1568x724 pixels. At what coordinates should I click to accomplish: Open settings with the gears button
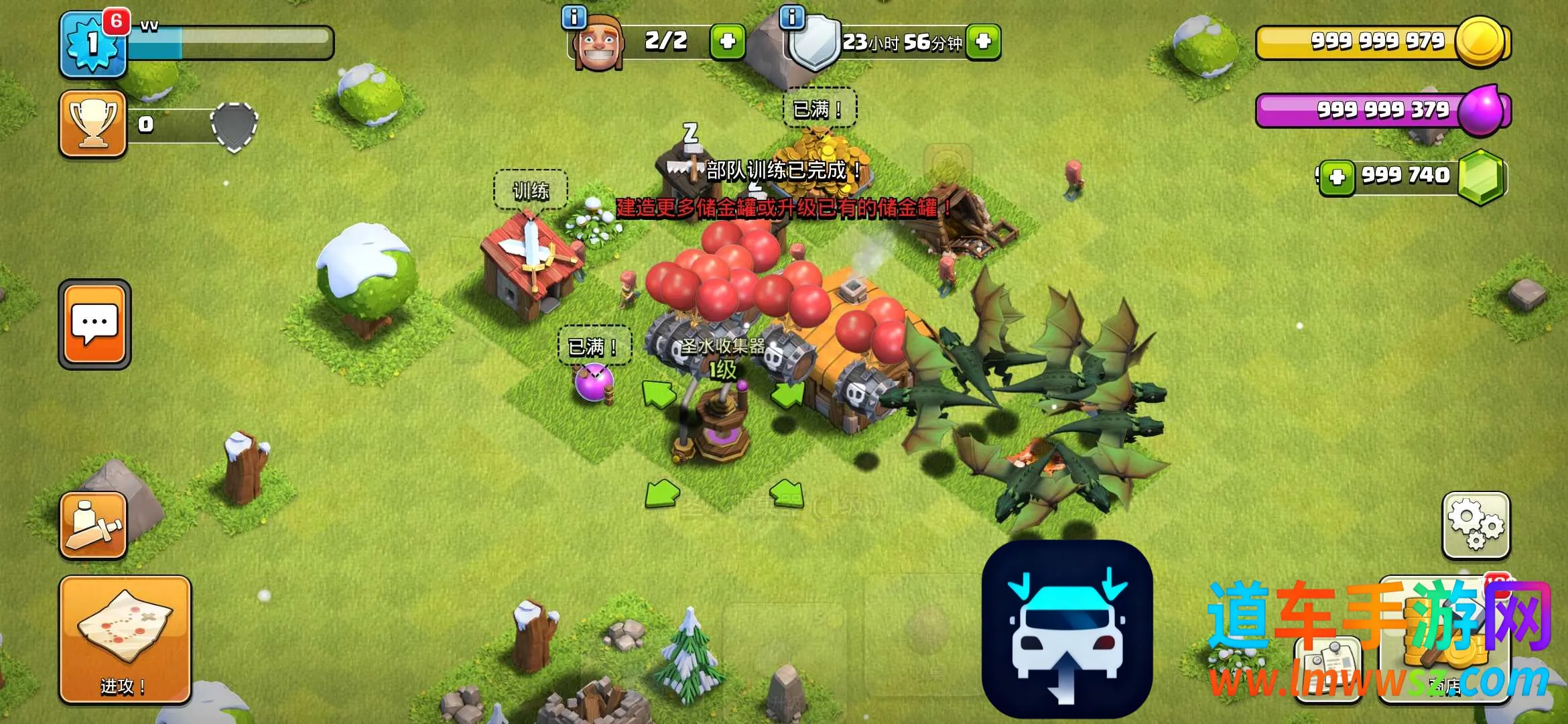point(1476,526)
